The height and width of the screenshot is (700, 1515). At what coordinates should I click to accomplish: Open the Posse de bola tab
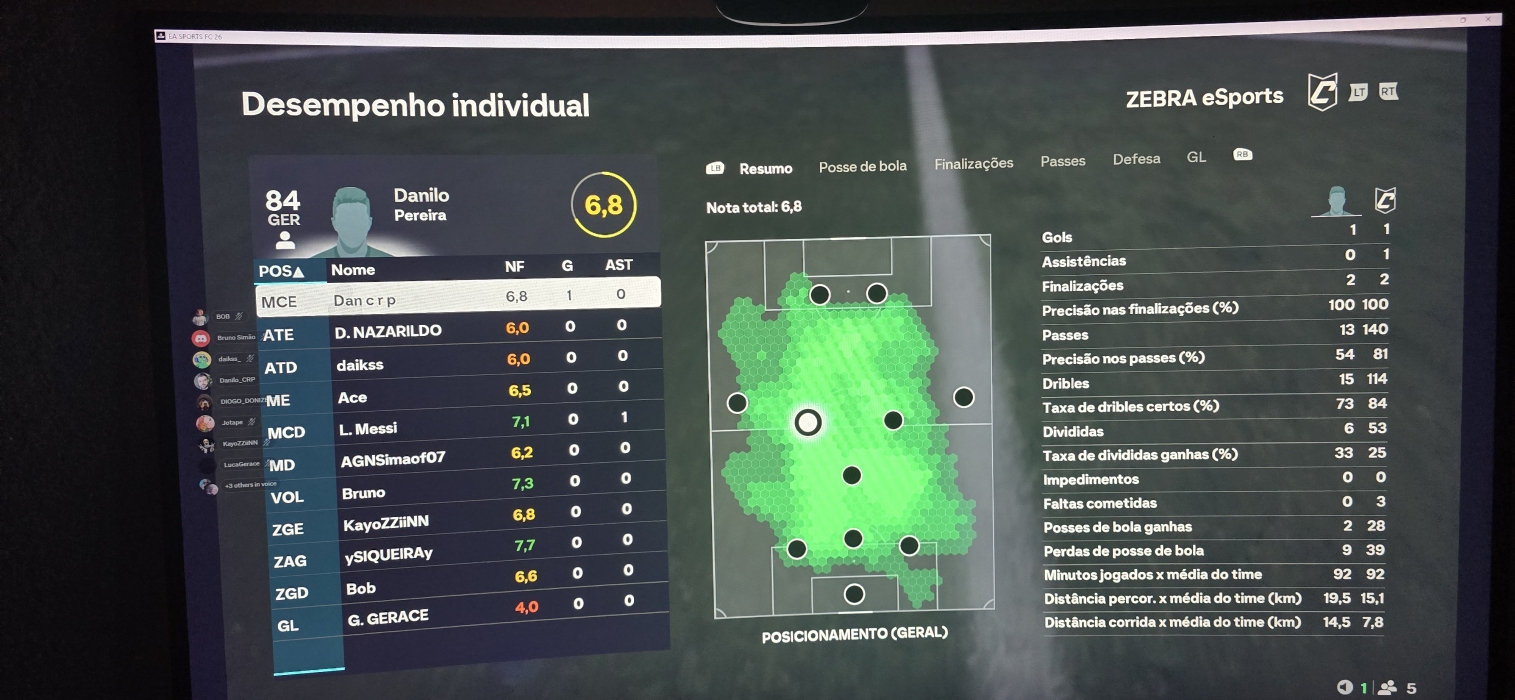tap(862, 166)
